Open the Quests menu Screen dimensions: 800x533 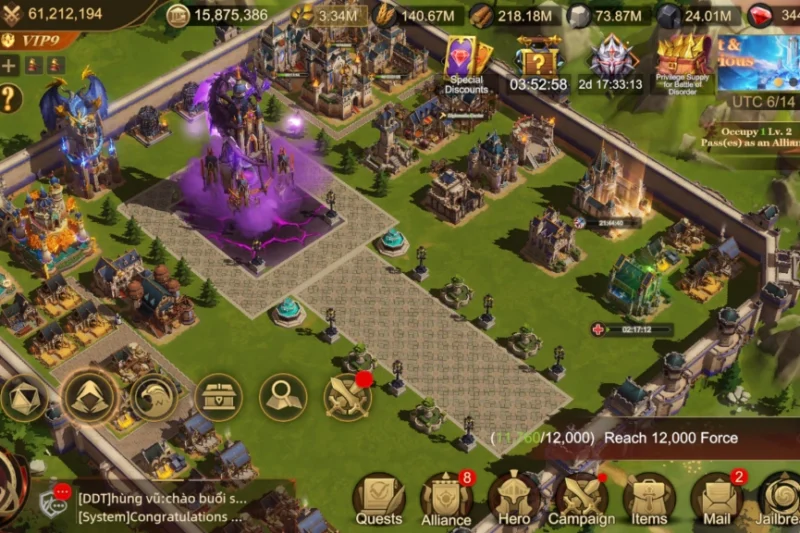pyautogui.click(x=379, y=498)
